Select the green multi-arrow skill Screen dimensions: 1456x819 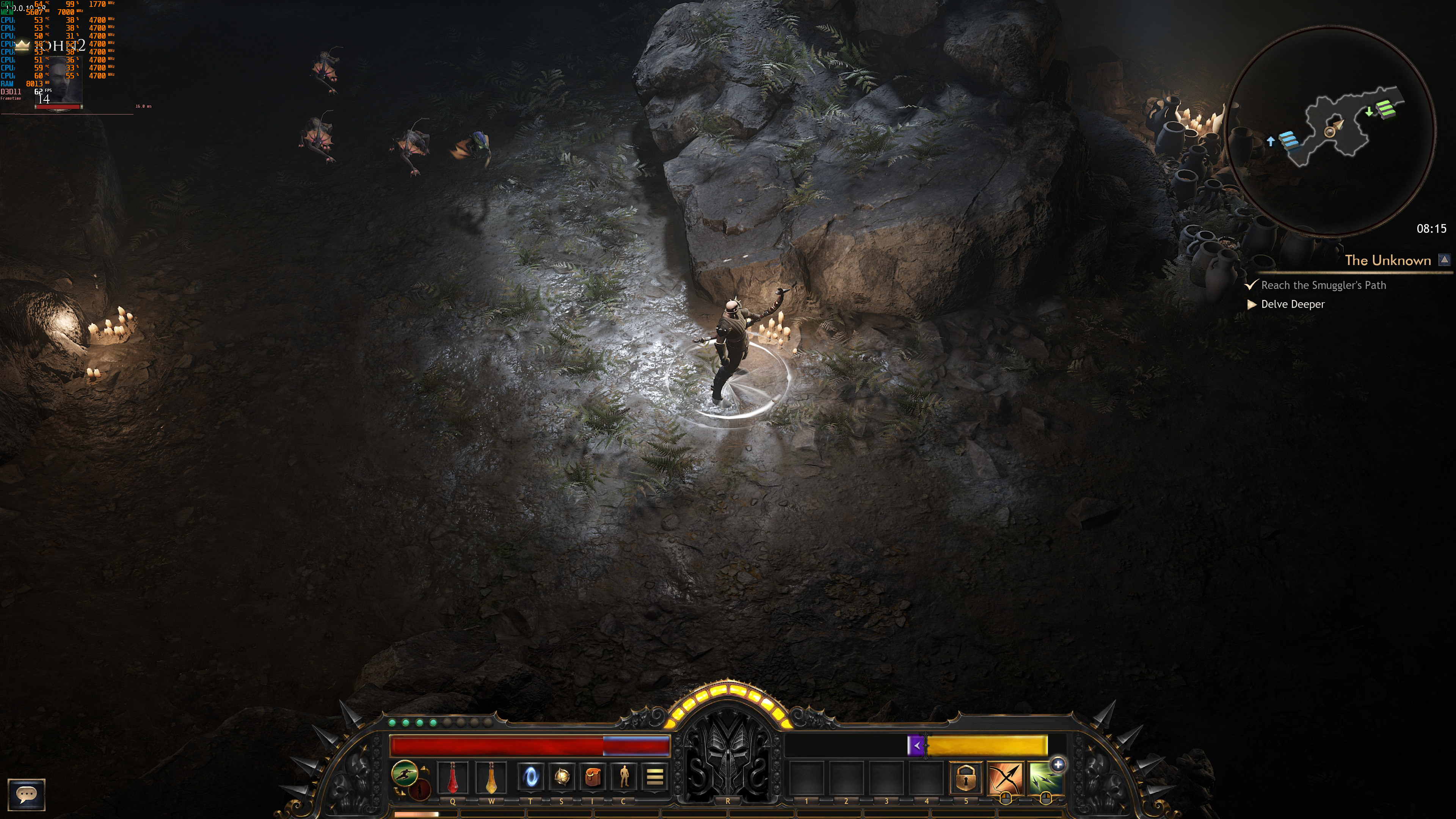pos(1043,779)
